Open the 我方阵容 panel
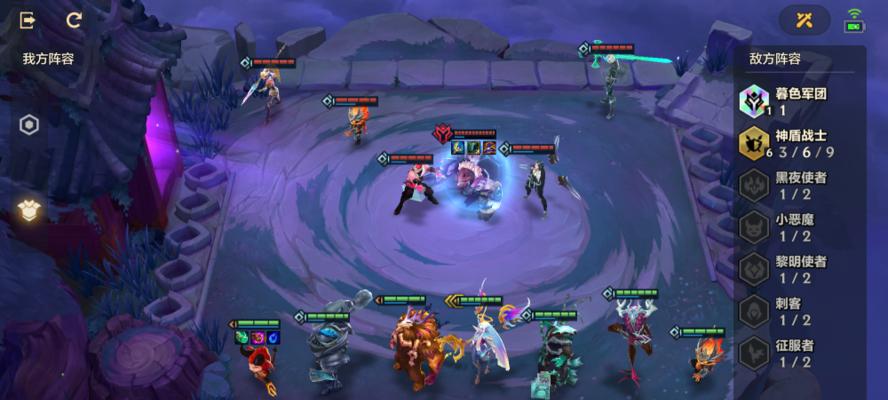The height and width of the screenshot is (400, 888). point(48,59)
